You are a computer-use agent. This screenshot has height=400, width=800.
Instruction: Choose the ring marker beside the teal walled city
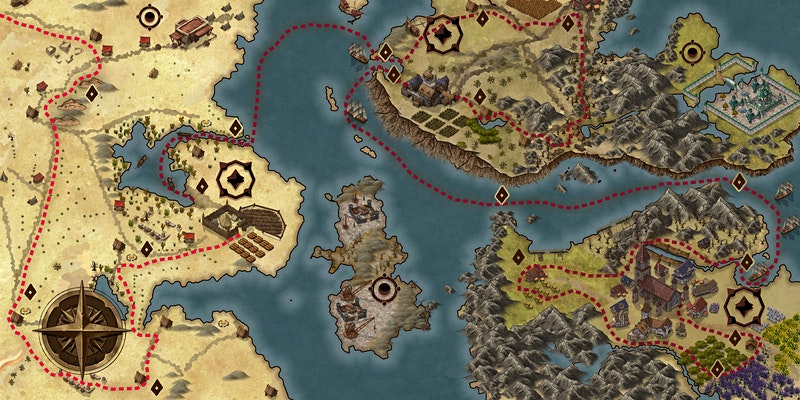(x=691, y=51)
